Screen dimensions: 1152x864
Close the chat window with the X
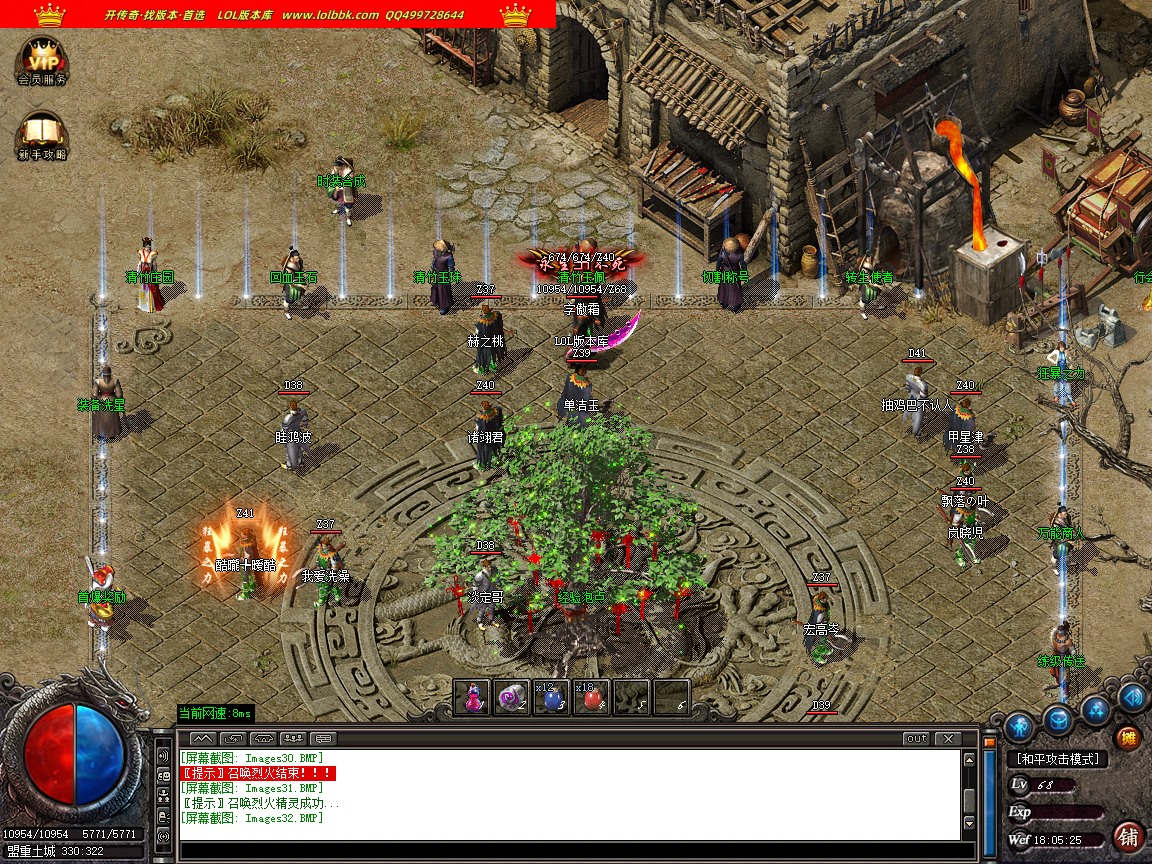pyautogui.click(x=946, y=739)
